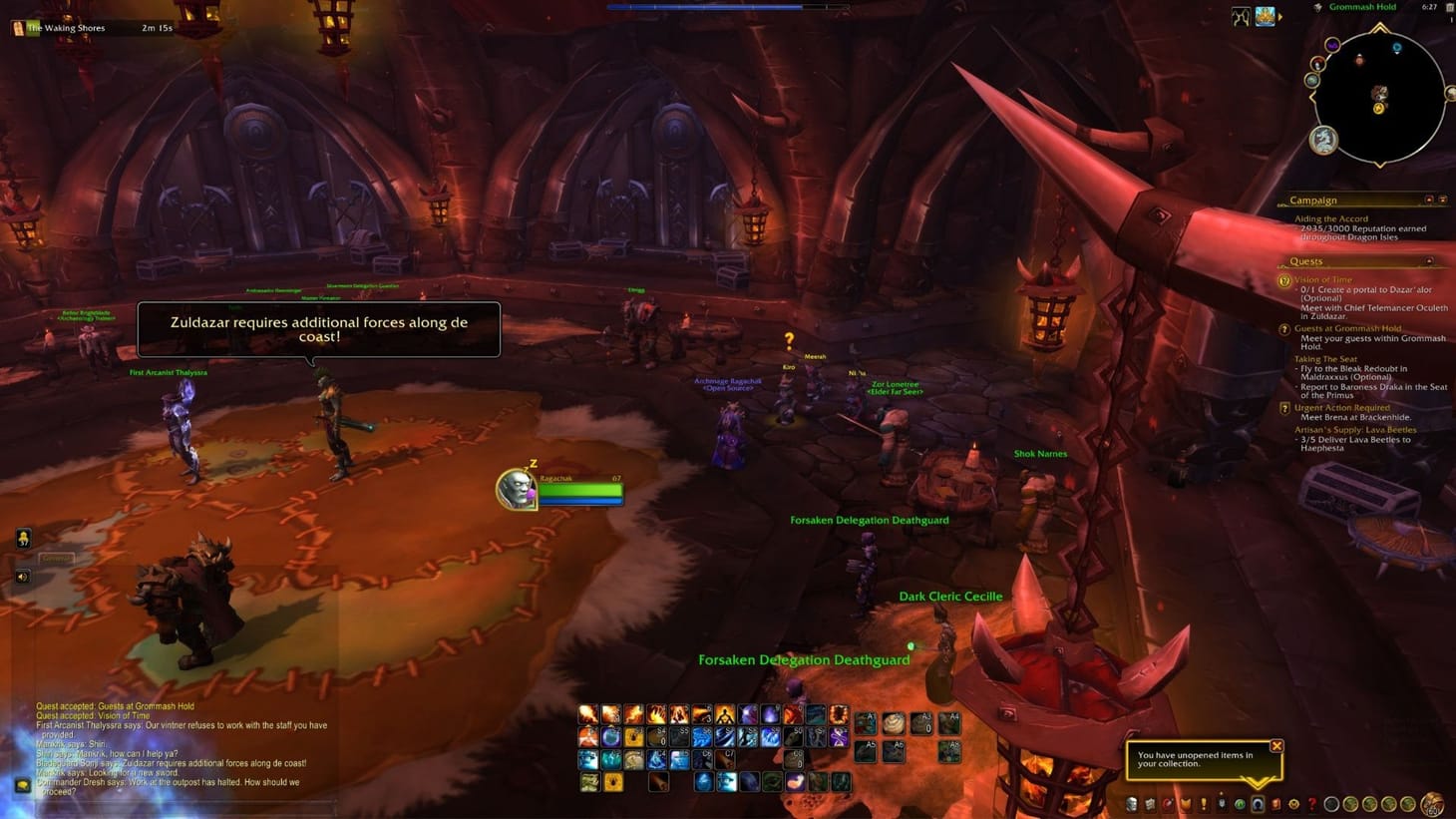This screenshot has width=1456, height=819.
Task: Collapse the Campaign tracker section
Action: pos(1430,200)
